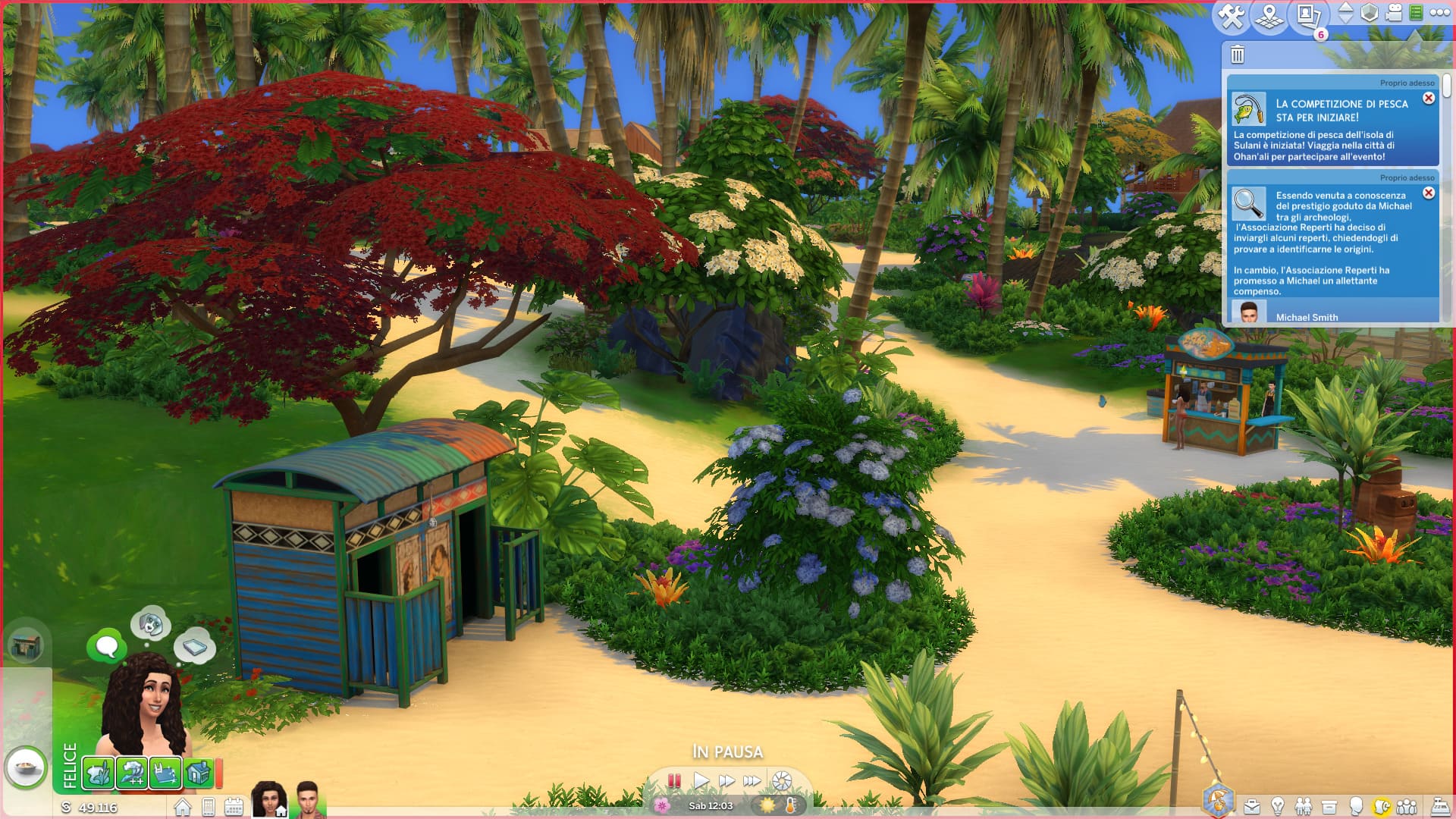Pause the game with the pause button
Screen dimensions: 1456x819
(673, 779)
